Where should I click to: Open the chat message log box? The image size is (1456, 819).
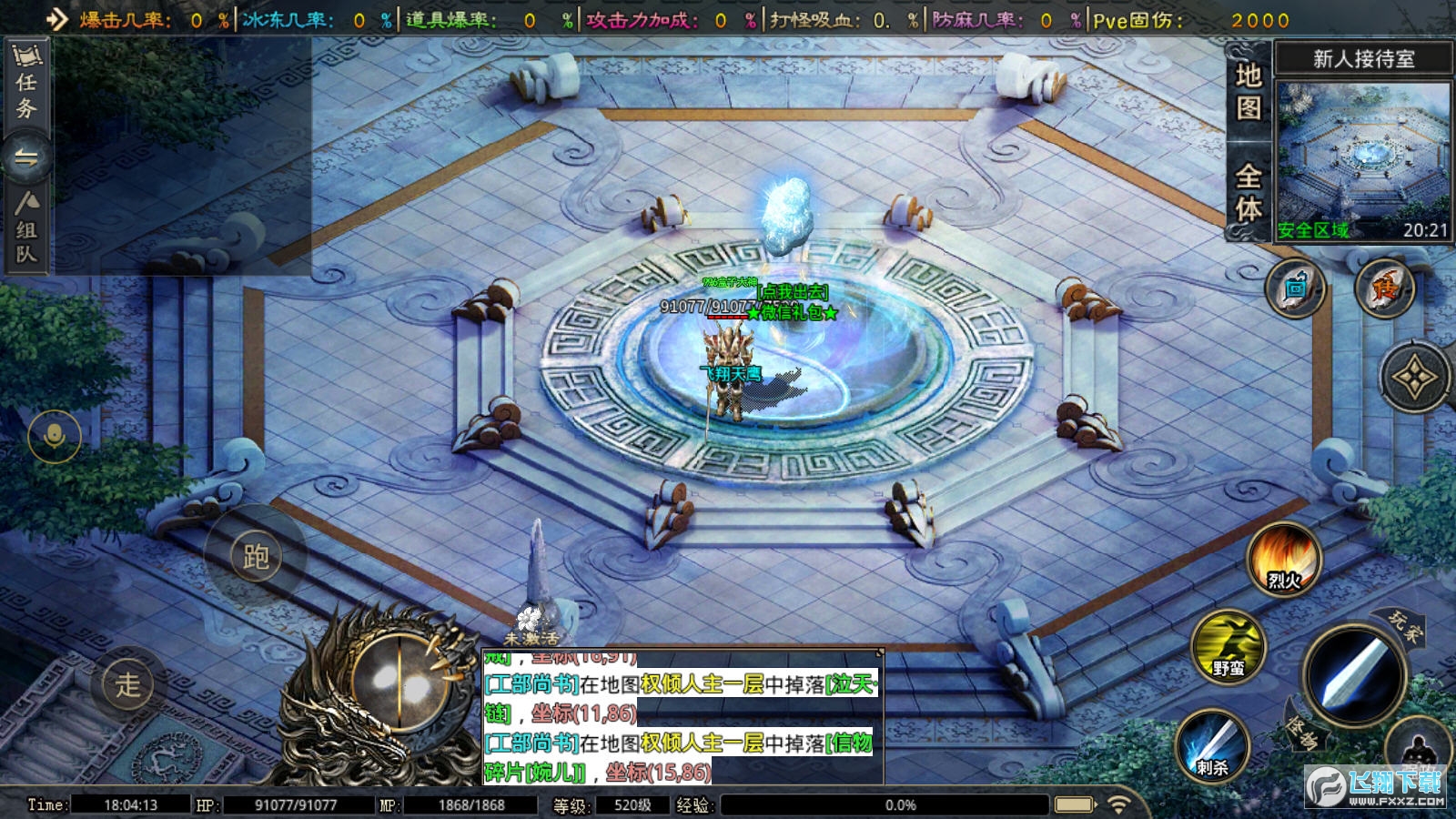coord(682,717)
